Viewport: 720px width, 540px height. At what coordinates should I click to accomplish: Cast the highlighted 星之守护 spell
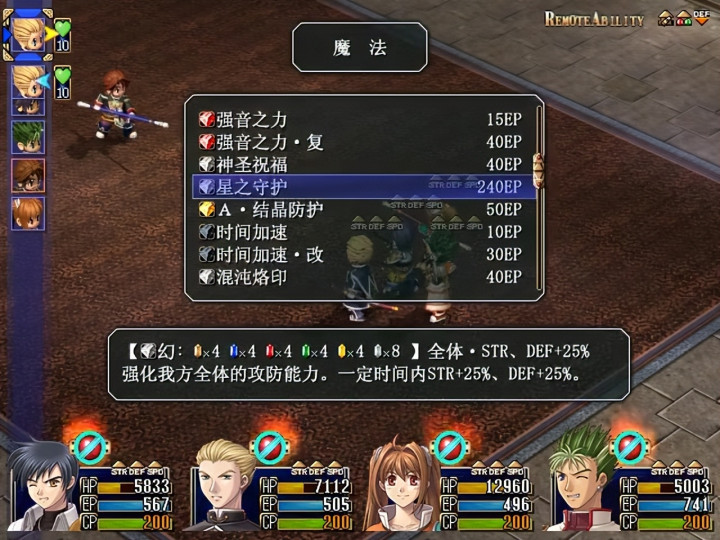[360, 187]
